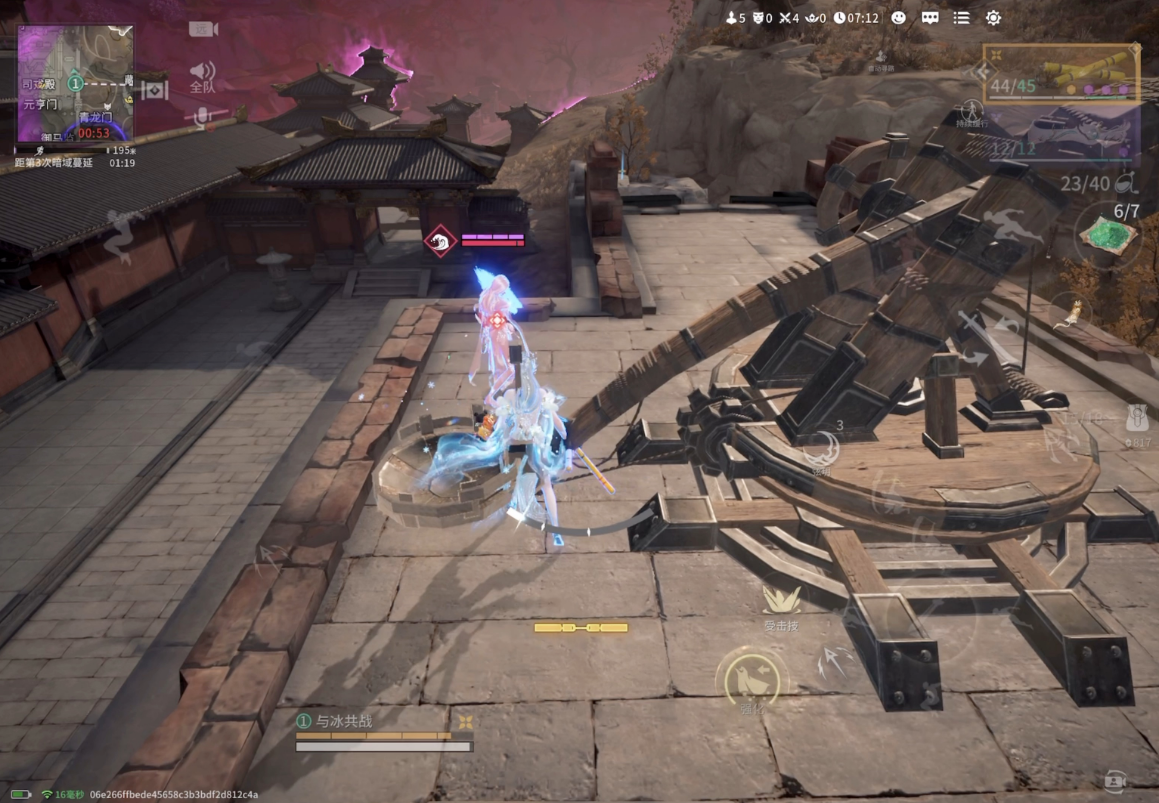Toggle the 全队 team speaker
Image resolution: width=1159 pixels, height=803 pixels.
[x=203, y=75]
